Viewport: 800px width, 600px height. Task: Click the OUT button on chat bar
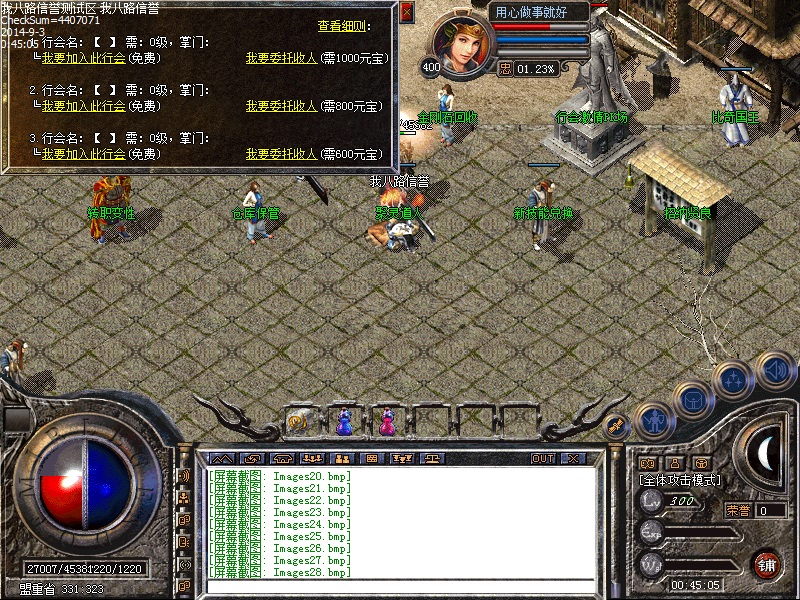tap(542, 458)
